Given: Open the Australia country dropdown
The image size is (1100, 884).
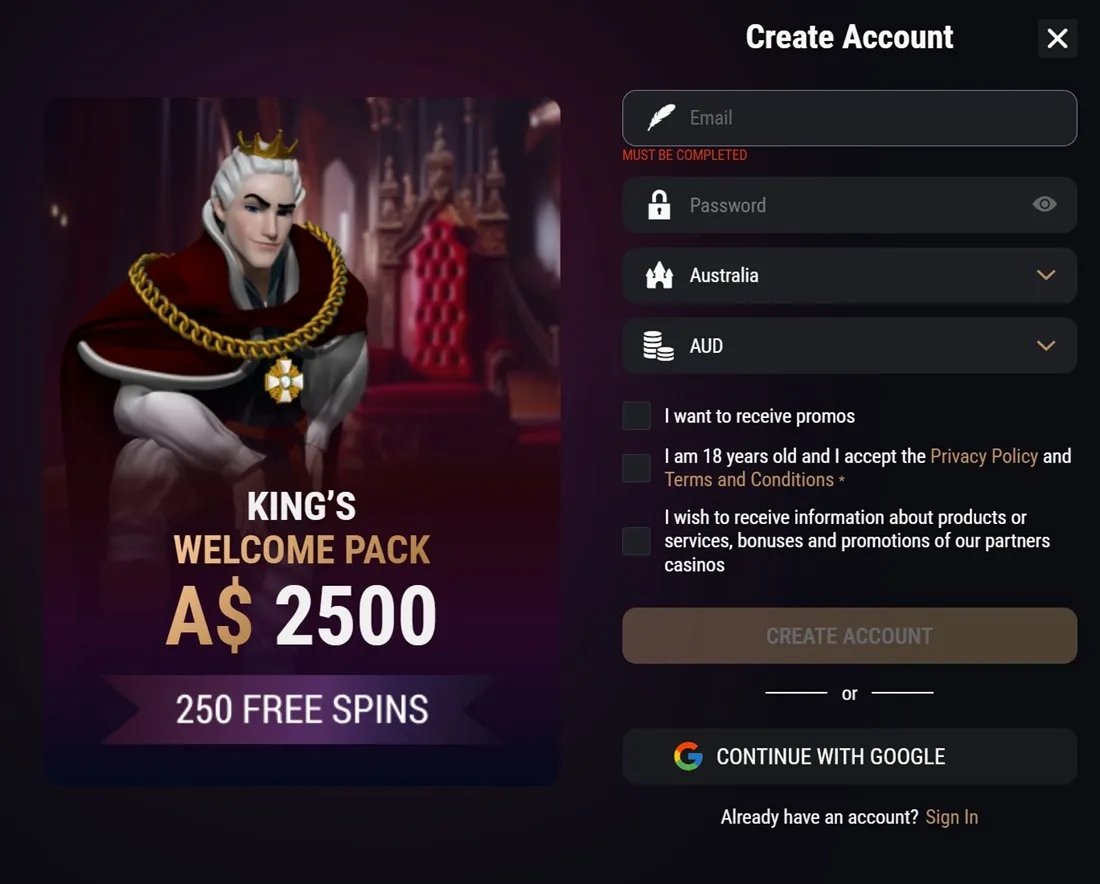Looking at the screenshot, I should pos(849,275).
